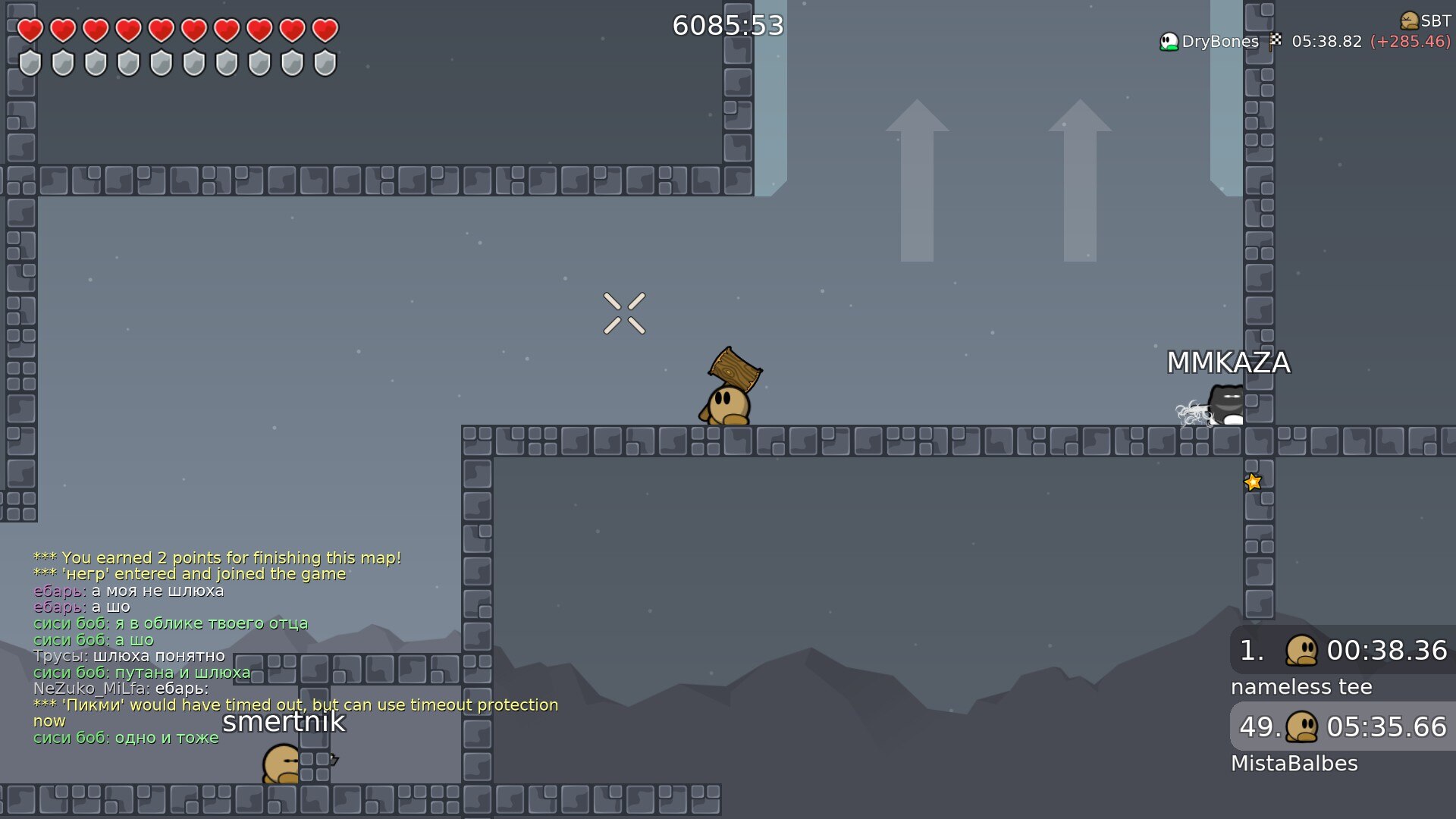Viewport: 1456px width, 819px height.
Task: Click the Пикми timeout protection chat message
Action: coord(296,705)
